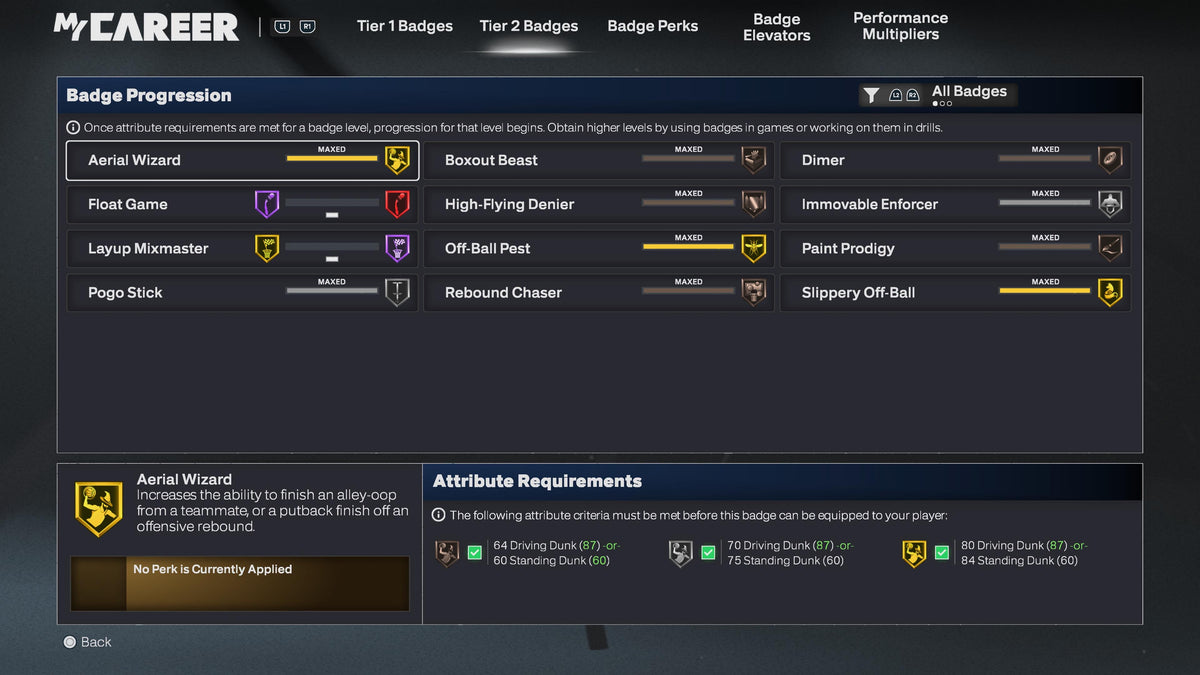Choose the Float Game badge row
This screenshot has width=1200, height=675.
pos(242,204)
